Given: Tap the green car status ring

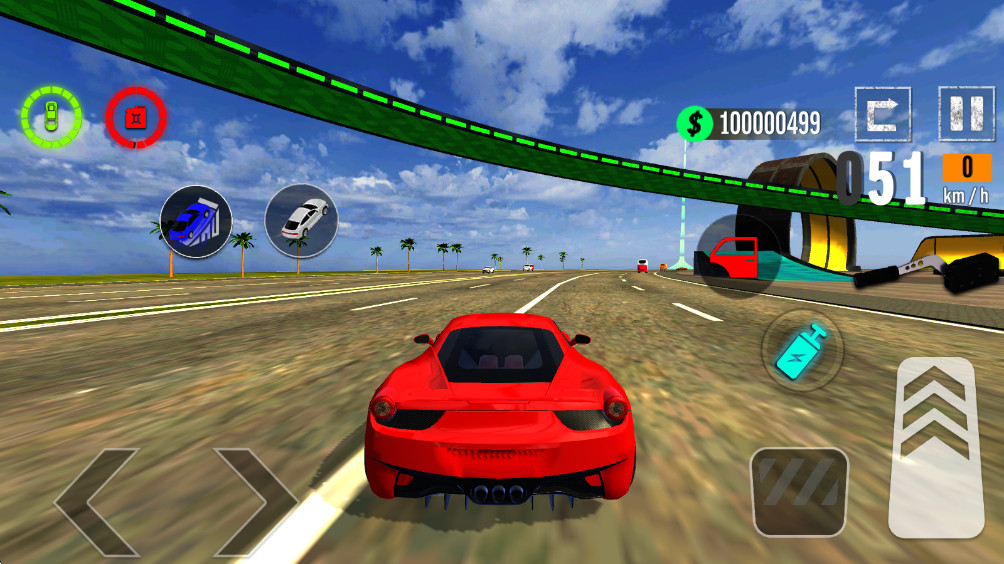Looking at the screenshot, I should point(50,117).
